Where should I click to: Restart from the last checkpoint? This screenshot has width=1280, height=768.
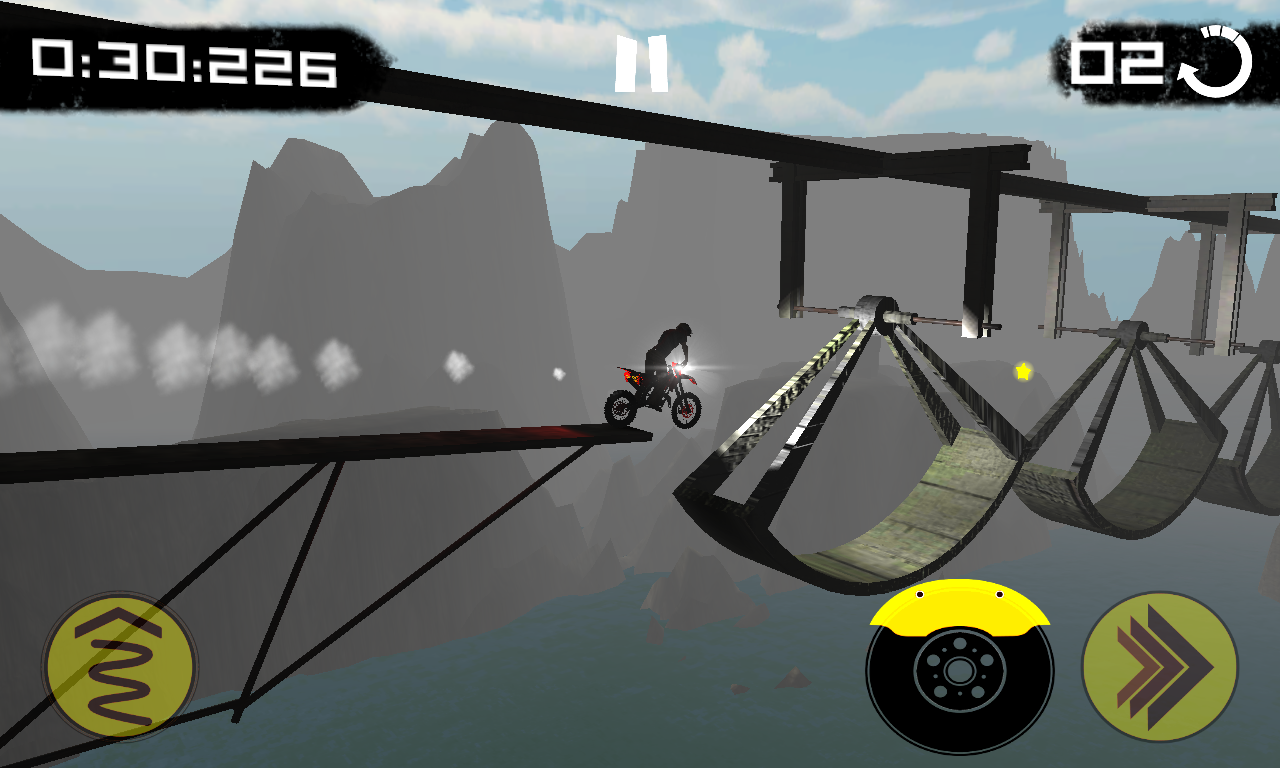coord(1217,64)
